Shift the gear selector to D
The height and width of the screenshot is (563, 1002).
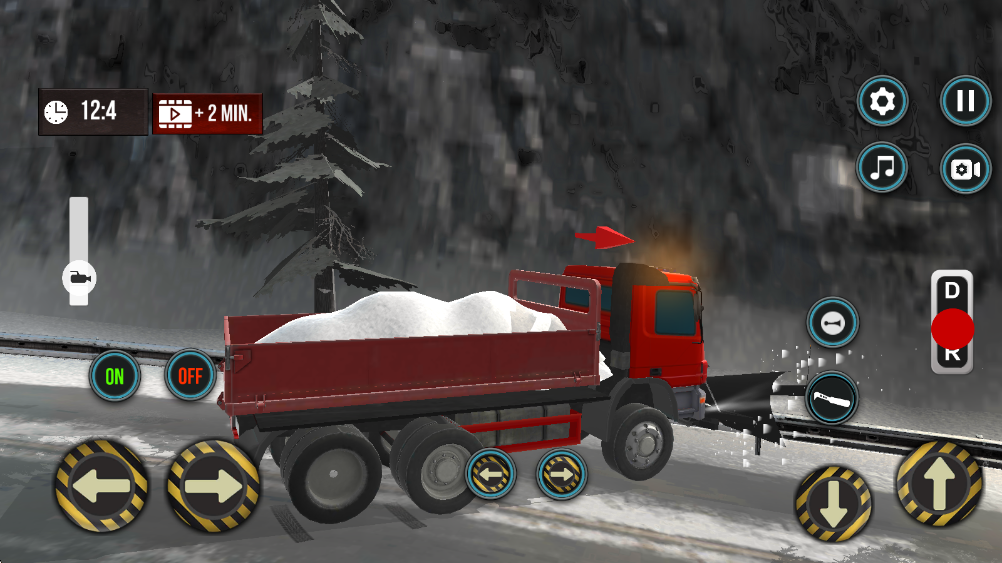[x=951, y=291]
